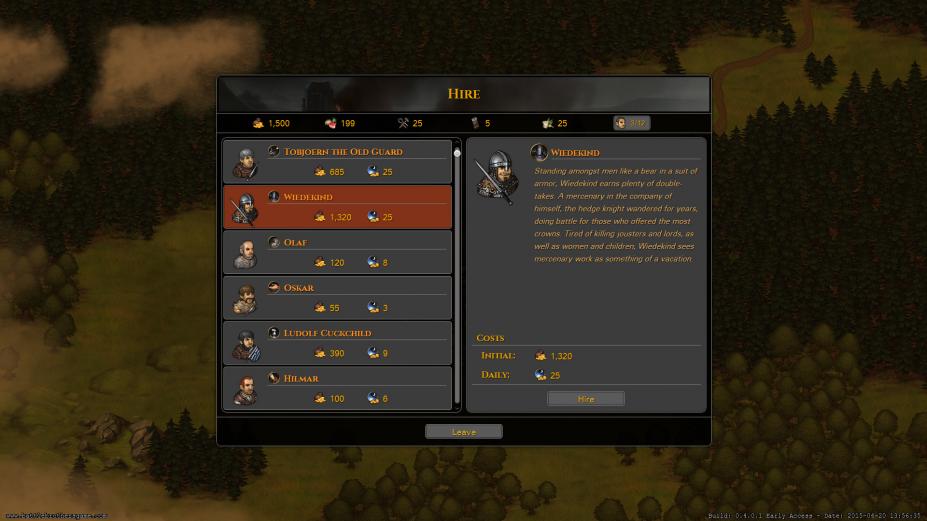Select the highlighted Wiedekind recruit row
Viewport: 927px width, 521px height.
(x=337, y=206)
